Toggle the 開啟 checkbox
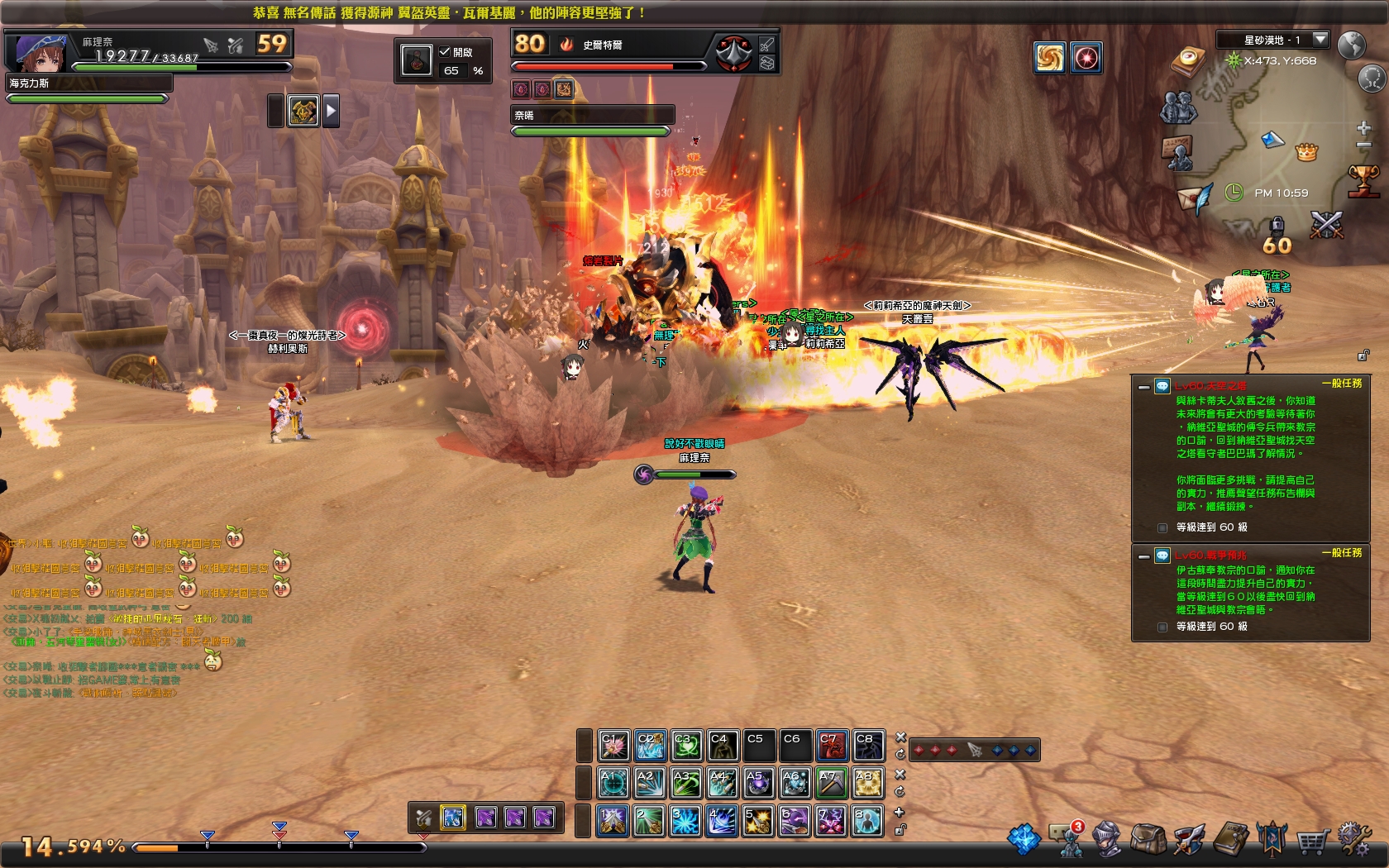This screenshot has height=868, width=1389. tap(445, 51)
